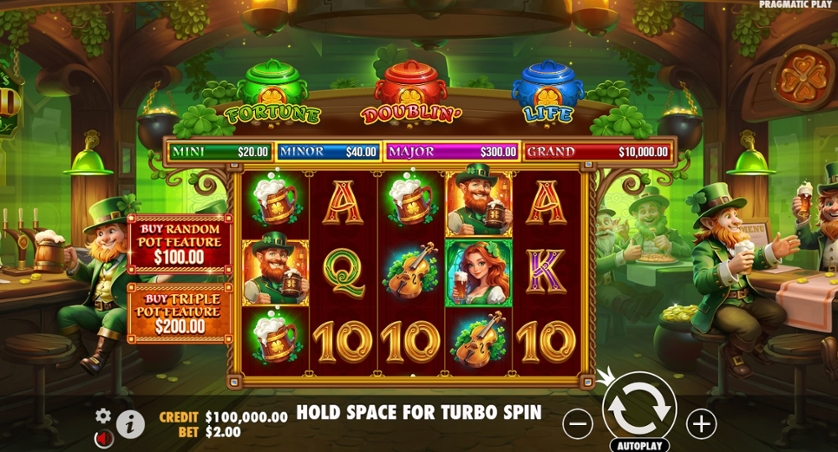This screenshot has height=452, width=838.
Task: Increase the bet with the plus button
Action: pos(701,424)
